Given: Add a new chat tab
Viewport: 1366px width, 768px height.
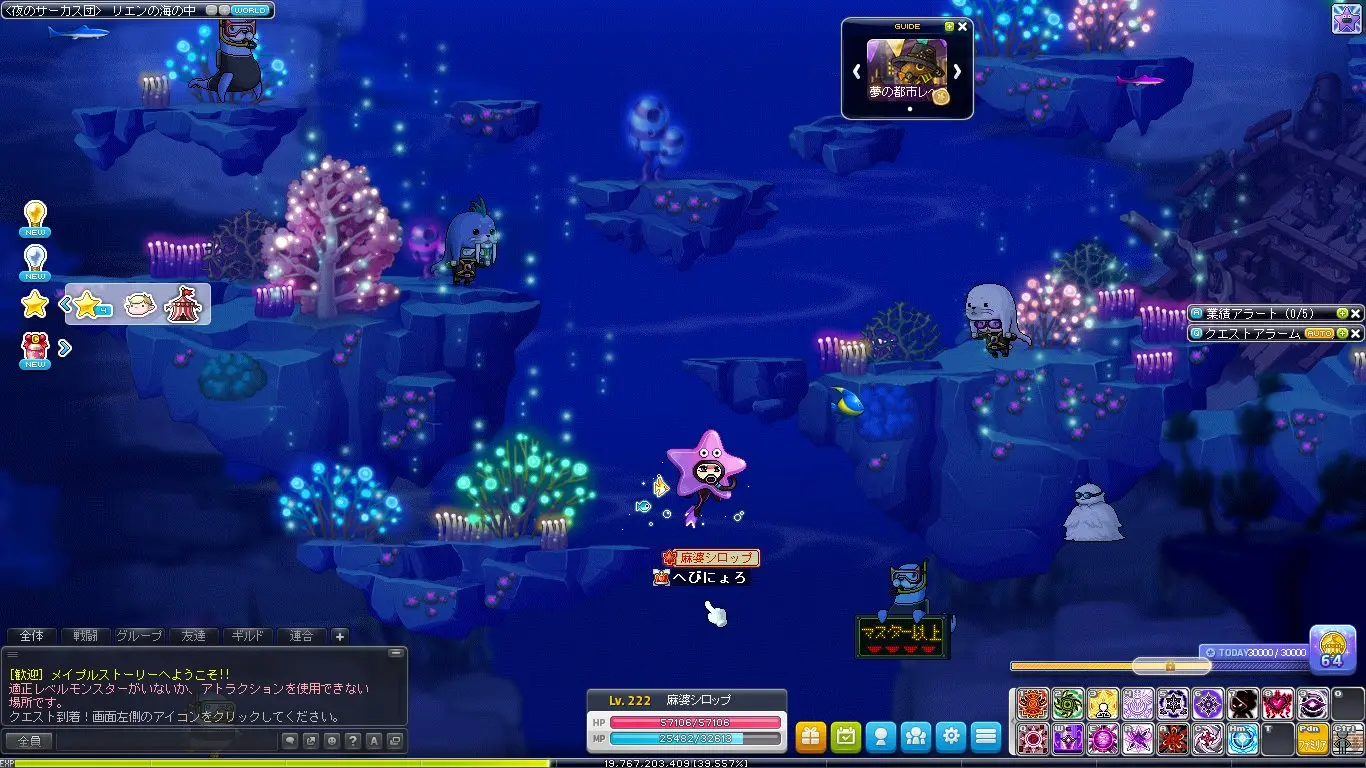Looking at the screenshot, I should tap(339, 636).
